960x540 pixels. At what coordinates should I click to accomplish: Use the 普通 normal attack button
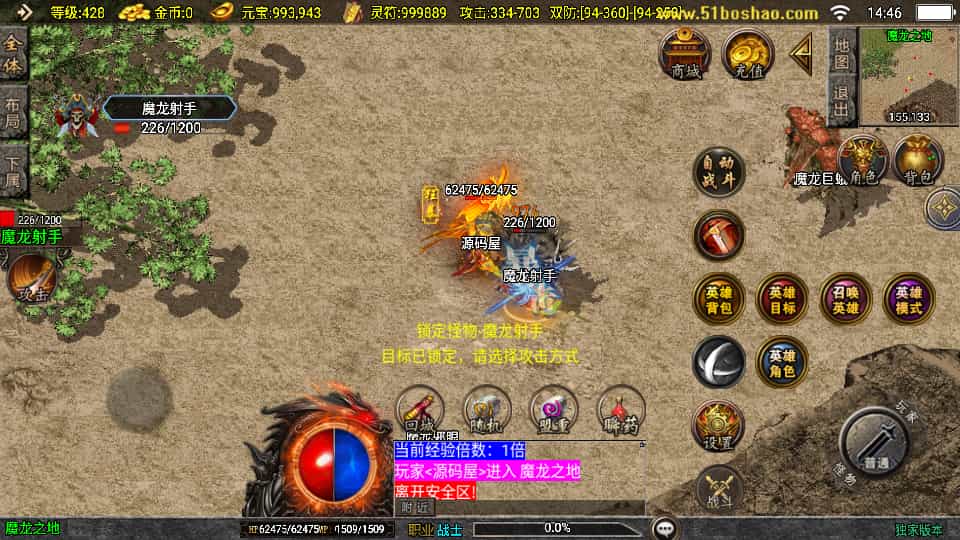pos(875,443)
